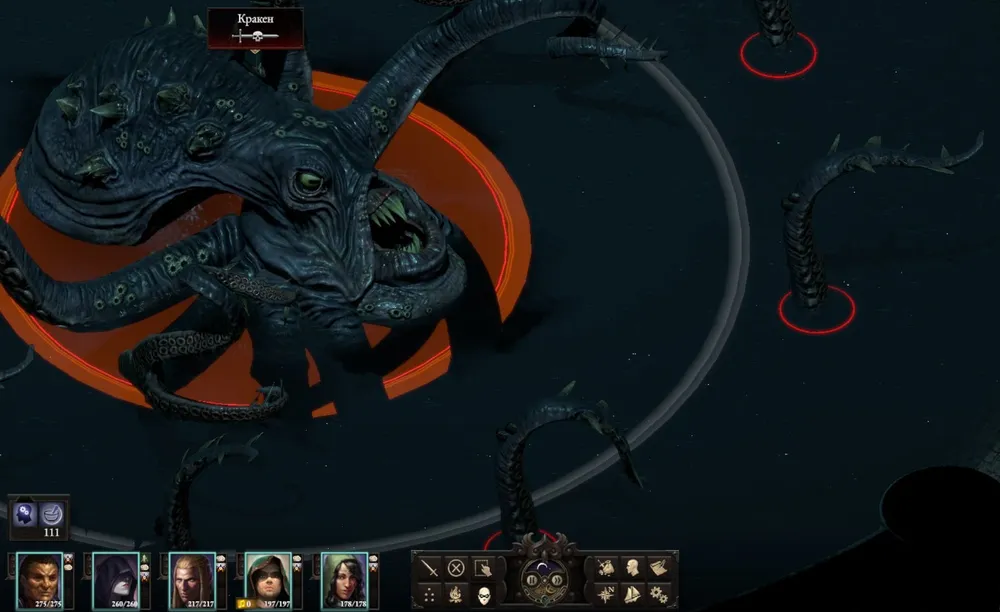This screenshot has height=612, width=1000.
Task: Open the ship management sailboat icon
Action: click(x=632, y=594)
